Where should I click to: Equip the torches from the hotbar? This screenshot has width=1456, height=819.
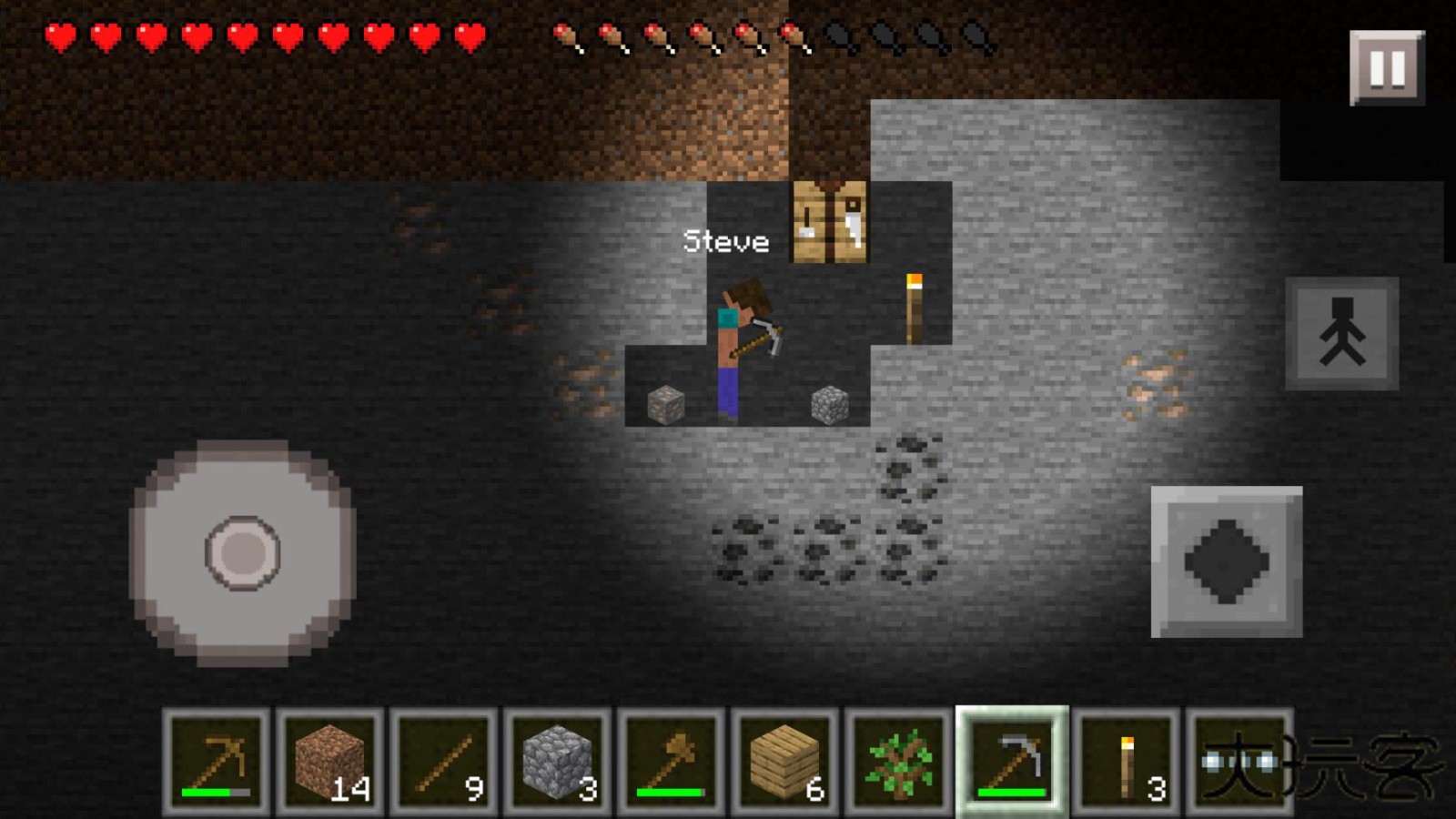tap(1127, 762)
